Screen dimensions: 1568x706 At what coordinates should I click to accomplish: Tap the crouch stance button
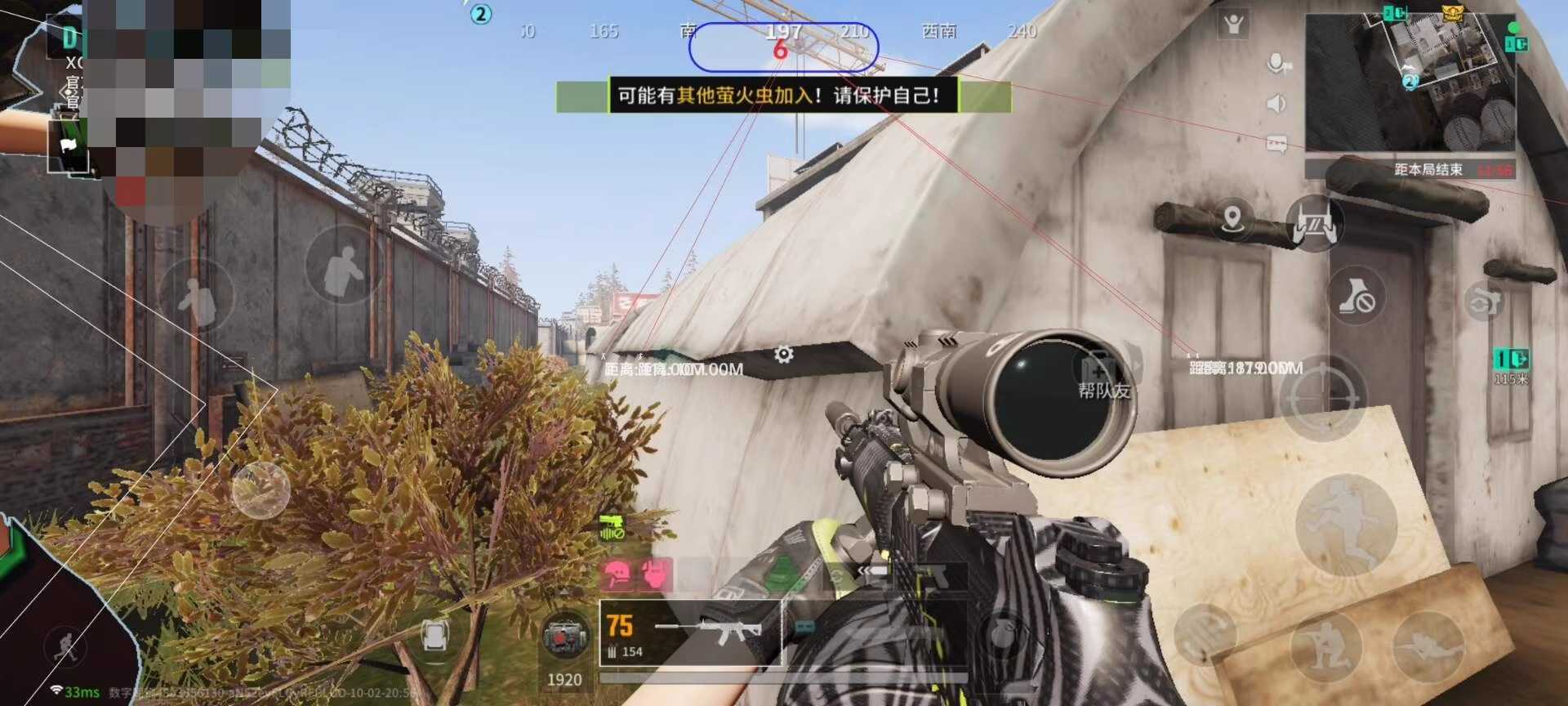coord(1325,647)
